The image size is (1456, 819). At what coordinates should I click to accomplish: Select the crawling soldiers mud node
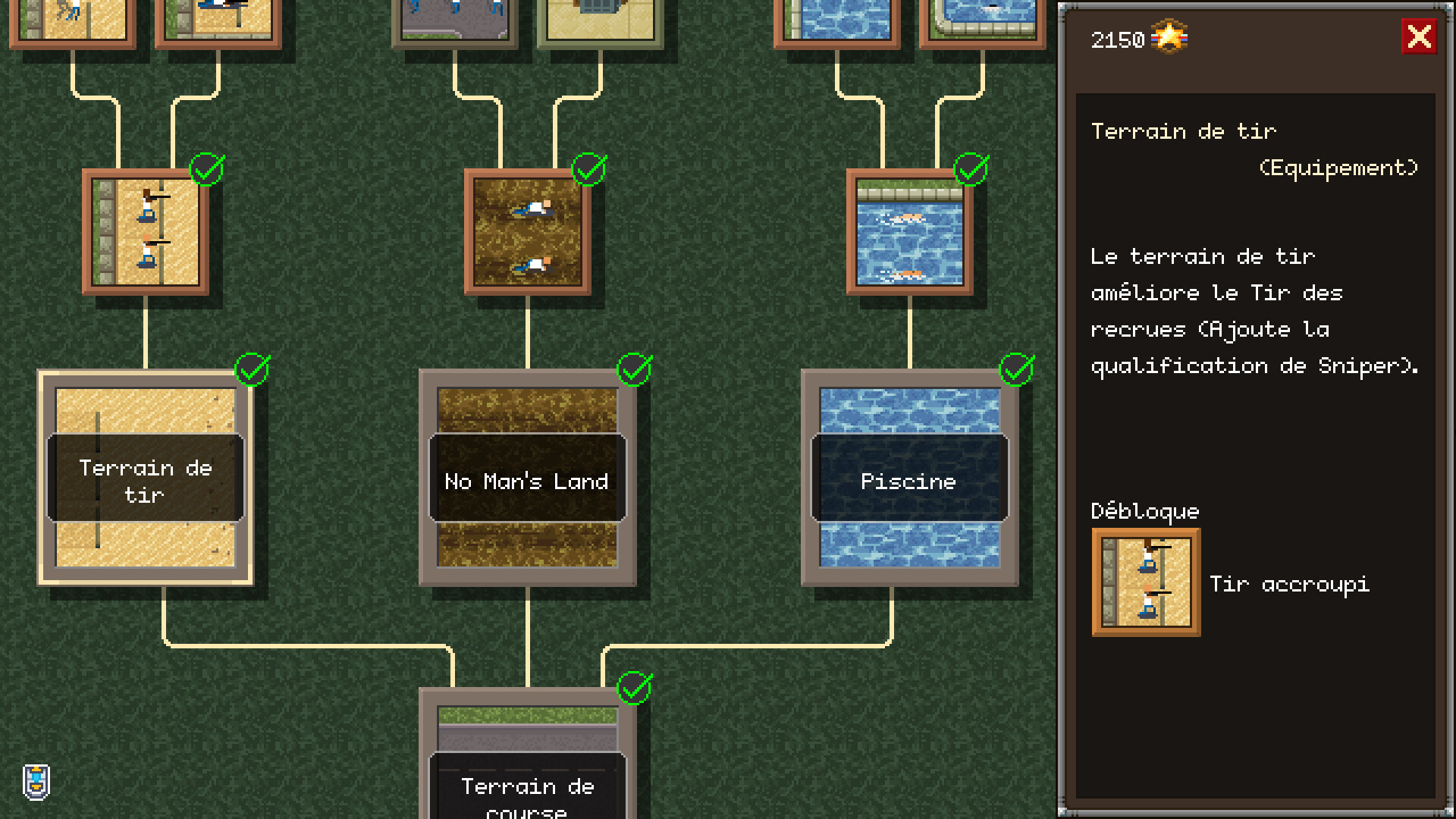(528, 232)
